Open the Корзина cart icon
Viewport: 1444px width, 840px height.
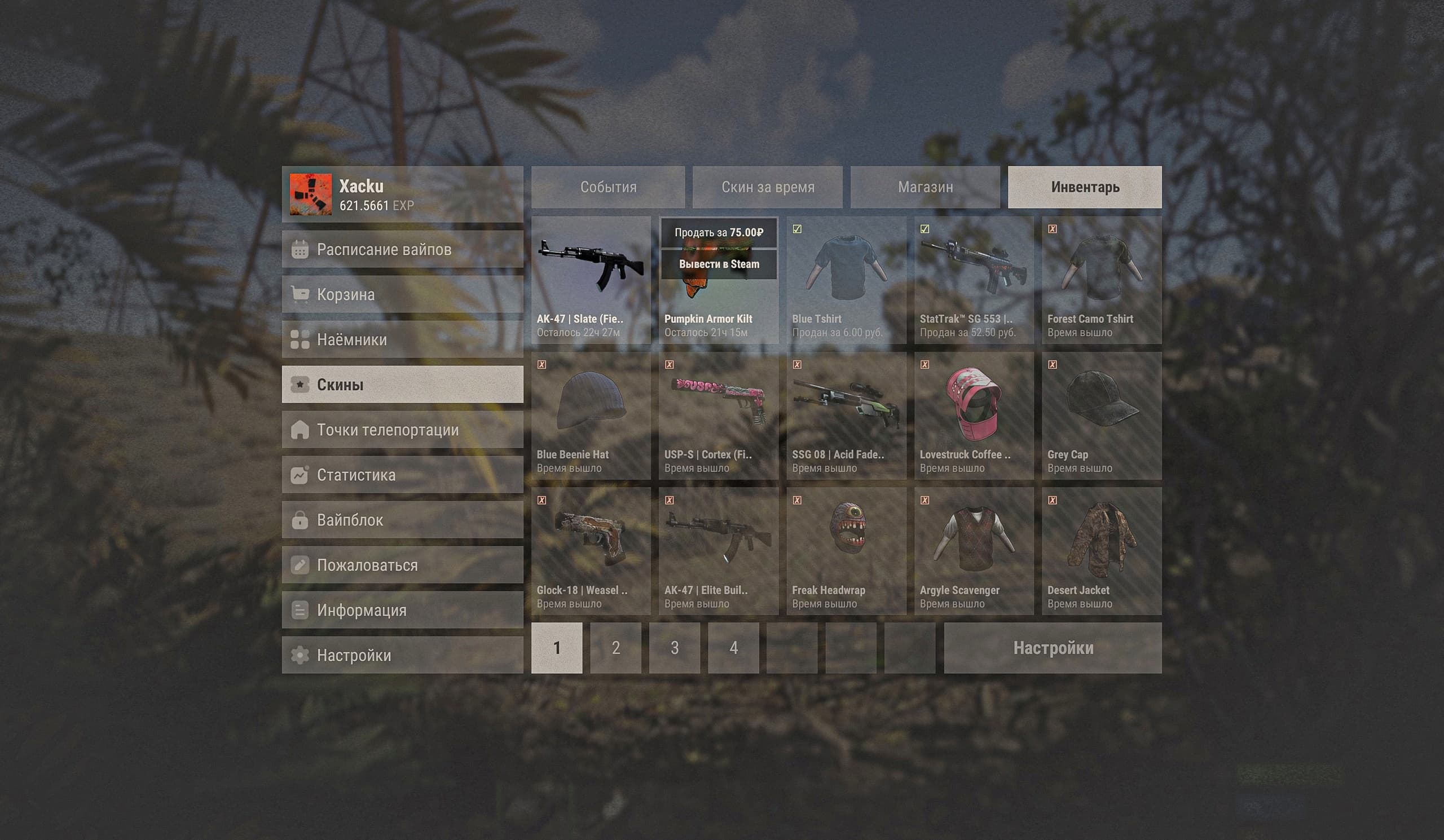[300, 294]
